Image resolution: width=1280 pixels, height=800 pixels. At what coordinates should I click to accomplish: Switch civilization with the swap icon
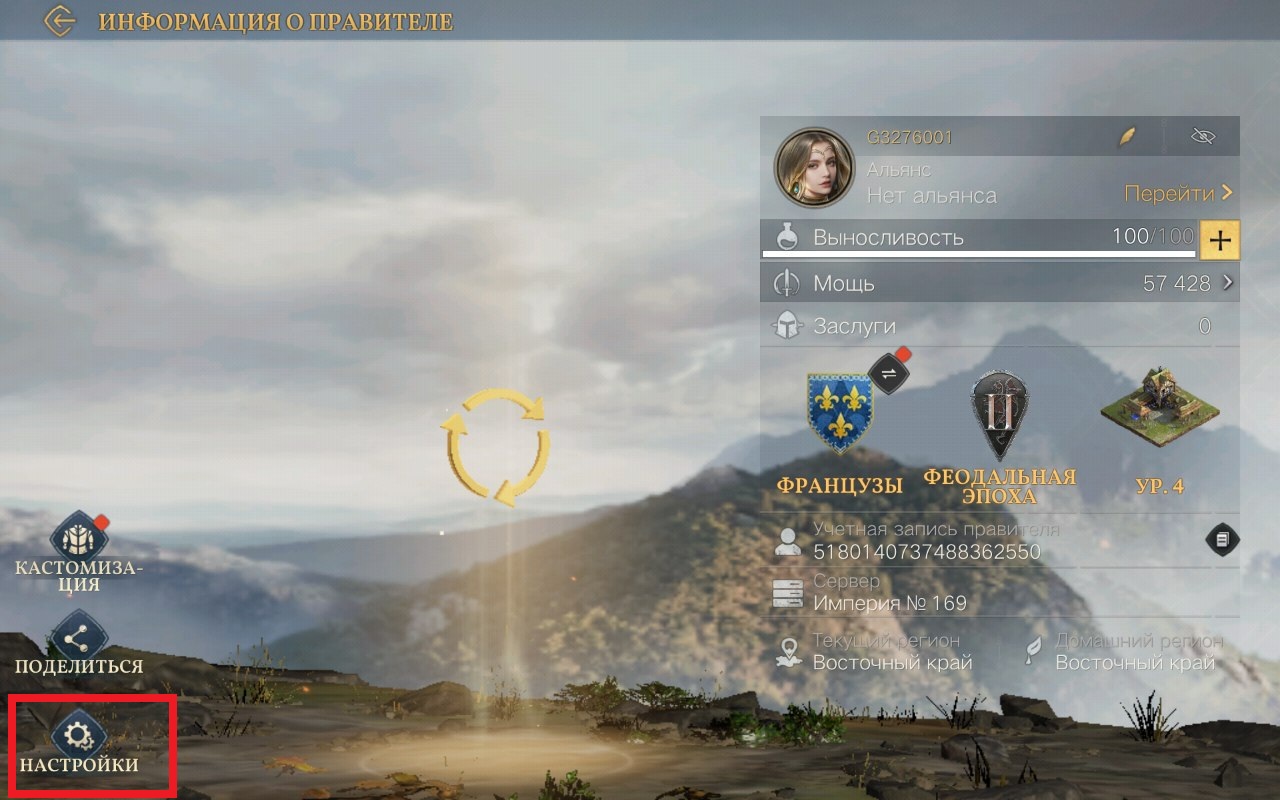pyautogui.click(x=887, y=373)
